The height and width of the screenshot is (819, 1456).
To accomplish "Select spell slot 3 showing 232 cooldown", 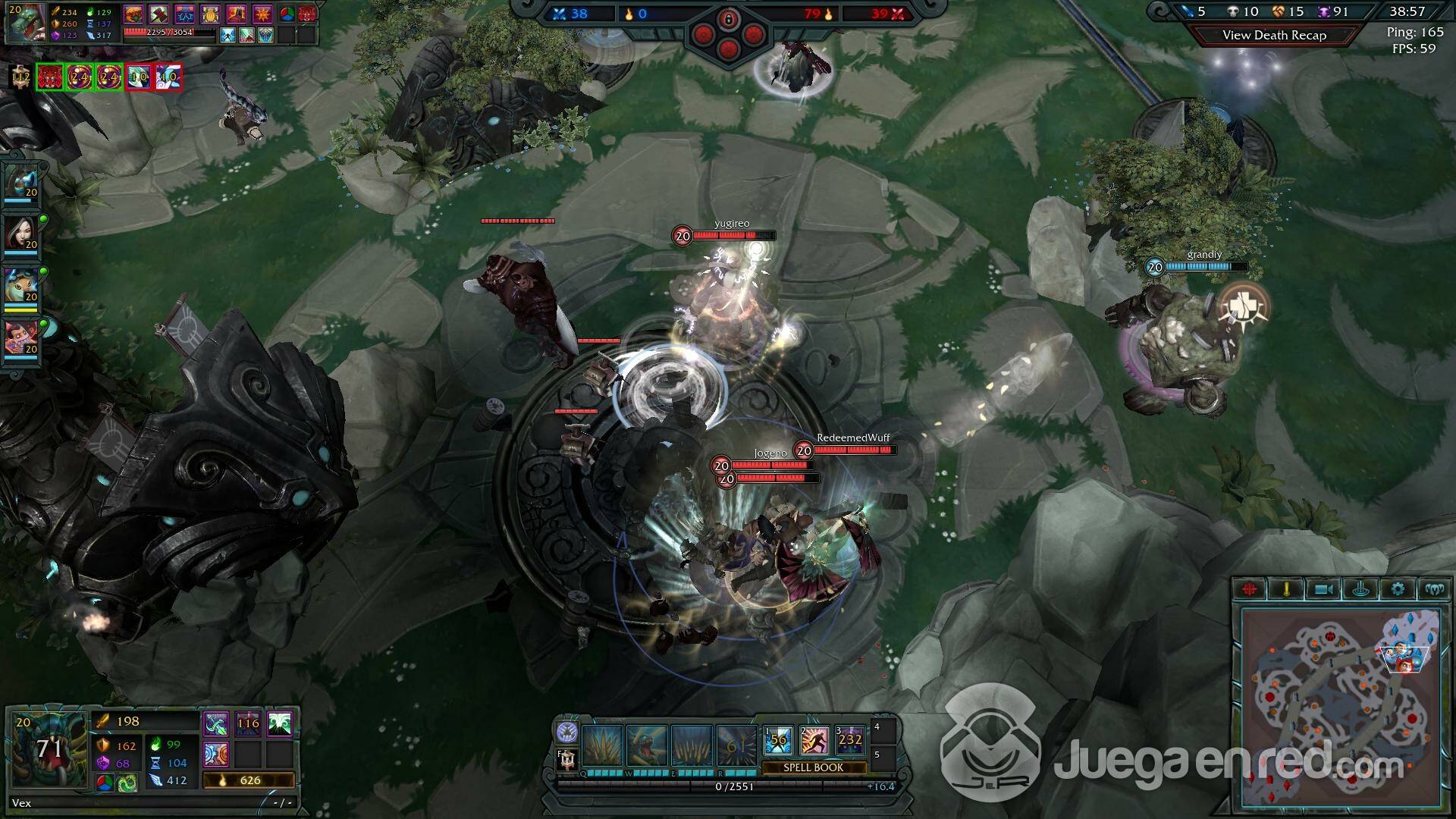I will click(850, 740).
